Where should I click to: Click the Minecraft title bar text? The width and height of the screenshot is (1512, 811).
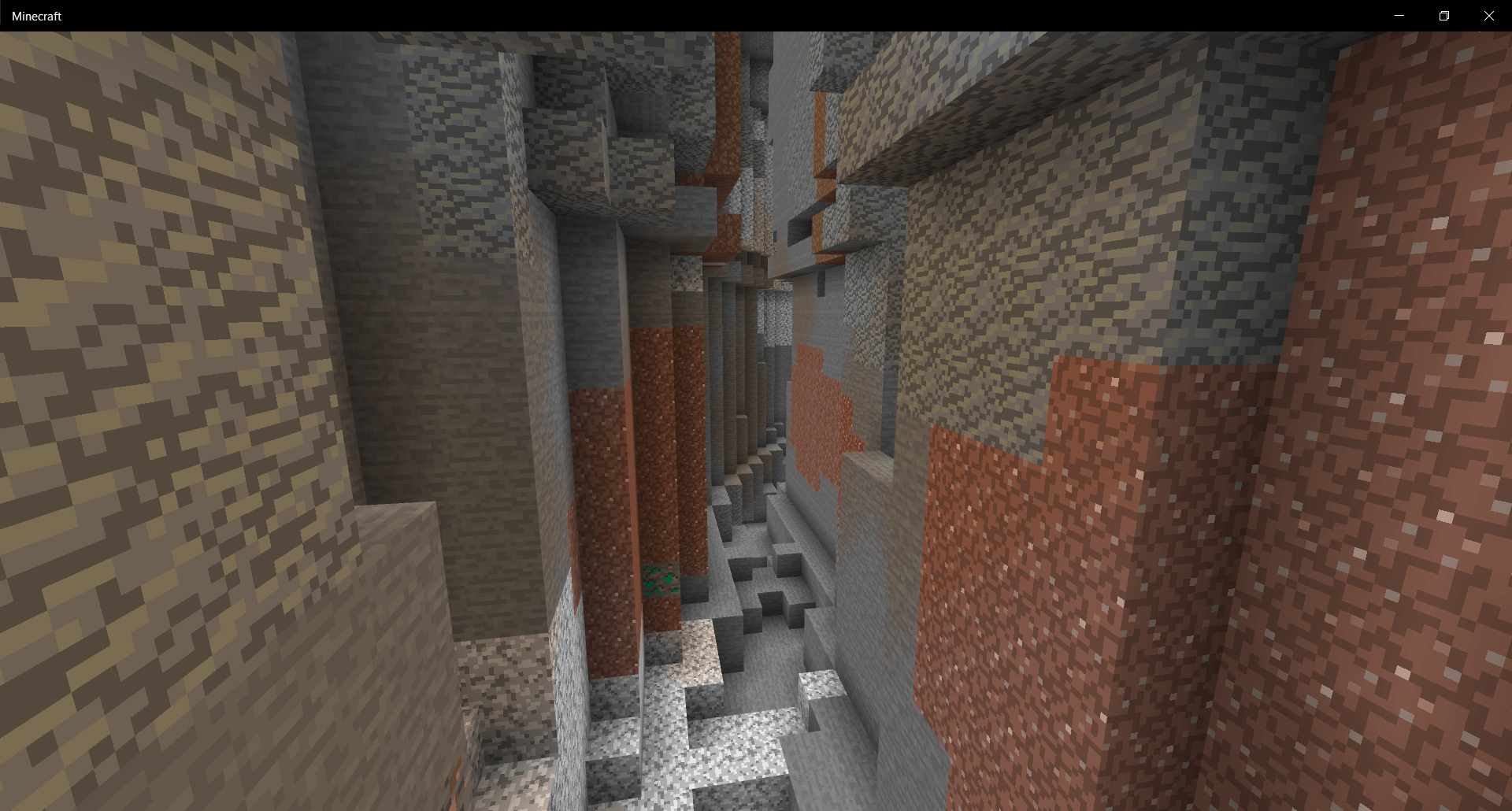point(37,16)
